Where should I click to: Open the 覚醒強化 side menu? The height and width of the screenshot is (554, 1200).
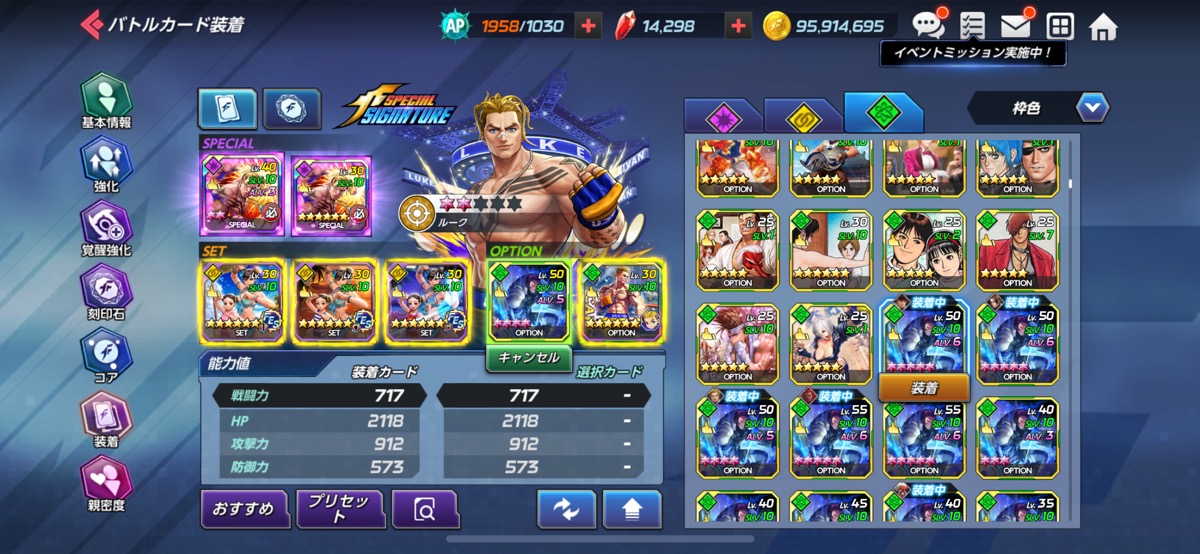[x=106, y=228]
